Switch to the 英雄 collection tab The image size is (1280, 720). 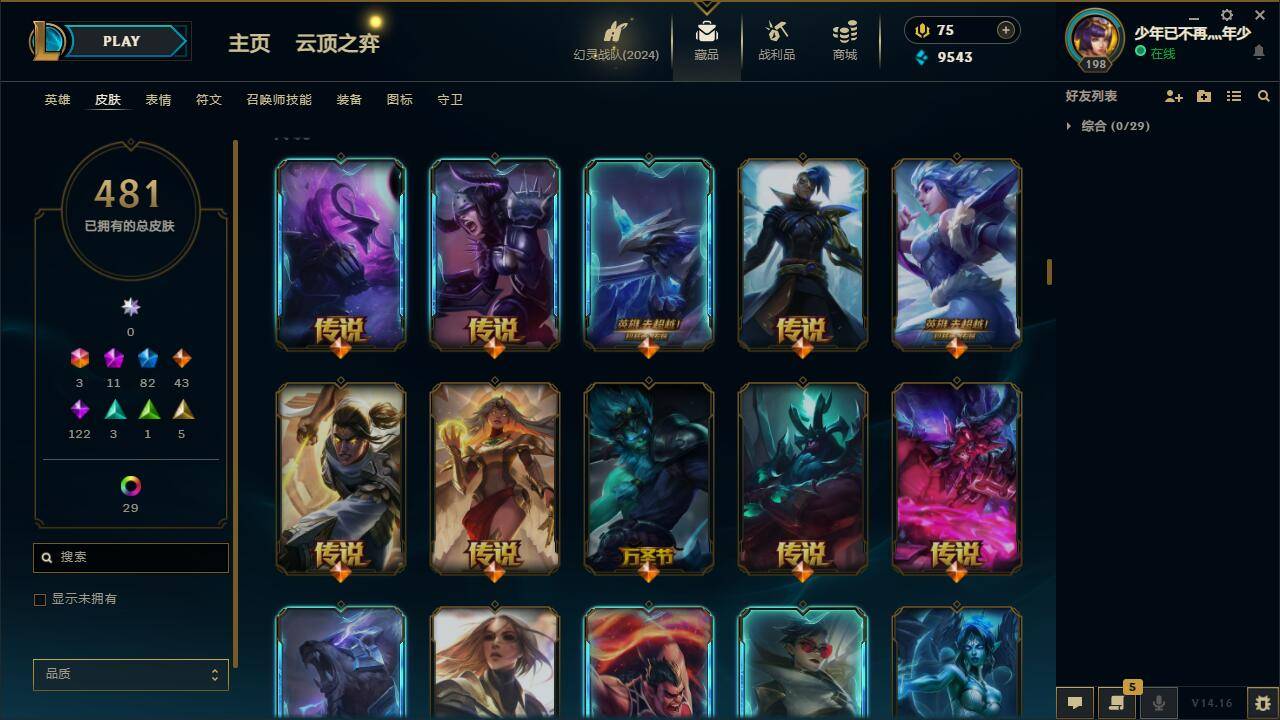pyautogui.click(x=56, y=99)
